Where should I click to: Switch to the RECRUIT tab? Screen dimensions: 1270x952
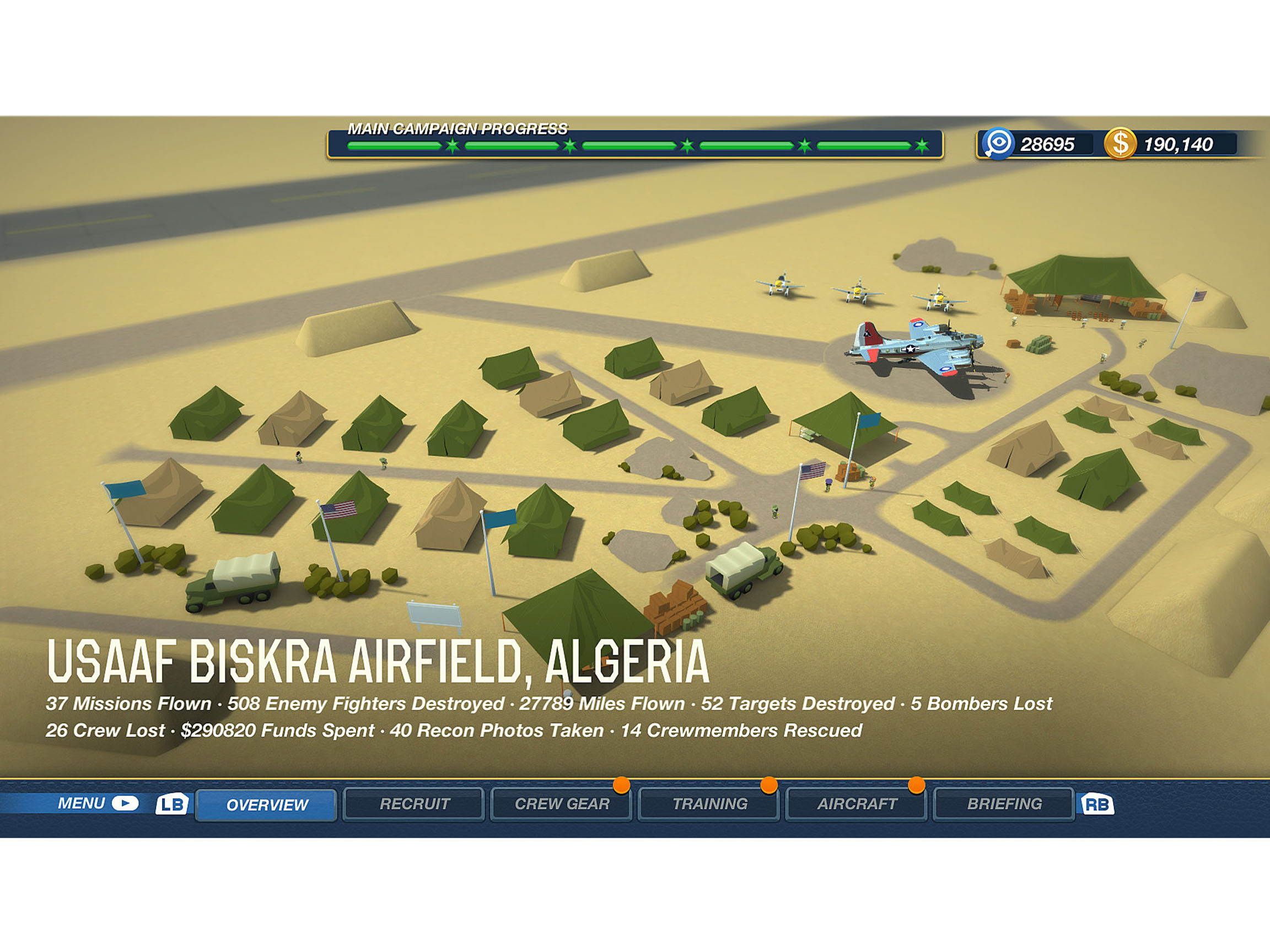(x=415, y=804)
